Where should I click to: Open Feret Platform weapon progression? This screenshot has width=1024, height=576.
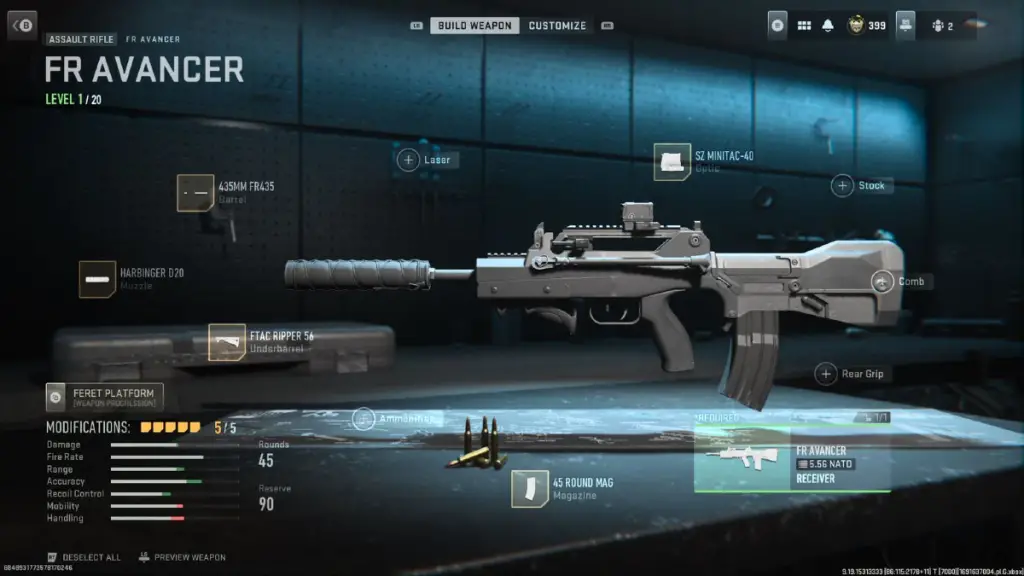tap(105, 397)
